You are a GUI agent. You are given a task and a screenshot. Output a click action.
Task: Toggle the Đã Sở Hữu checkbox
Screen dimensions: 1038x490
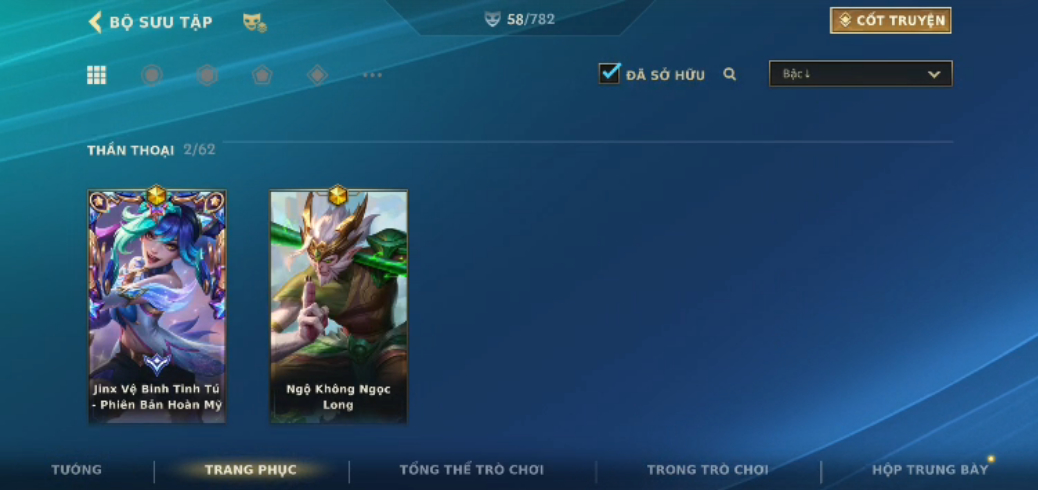click(609, 74)
